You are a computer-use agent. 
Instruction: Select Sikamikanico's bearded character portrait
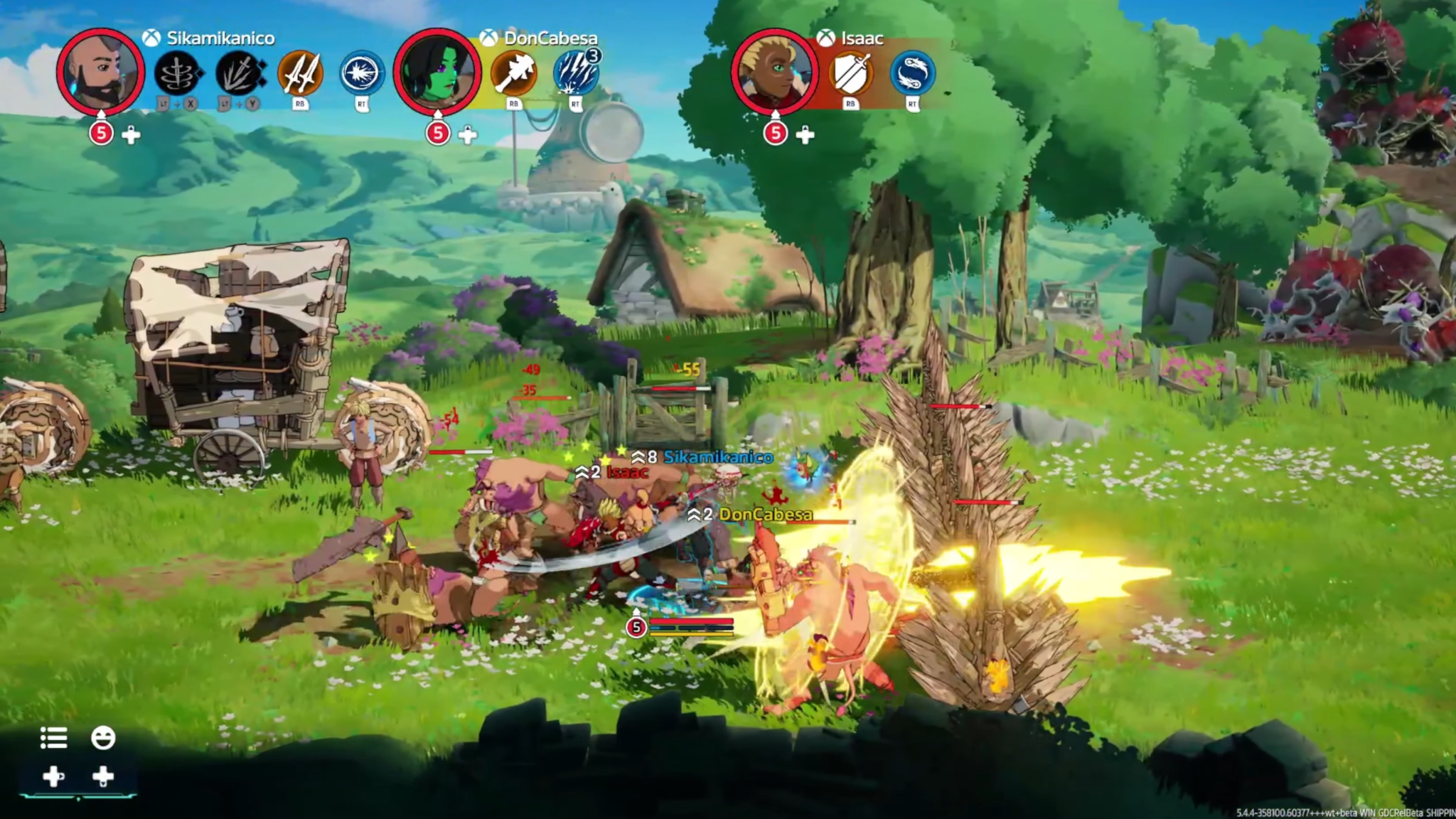tap(100, 72)
